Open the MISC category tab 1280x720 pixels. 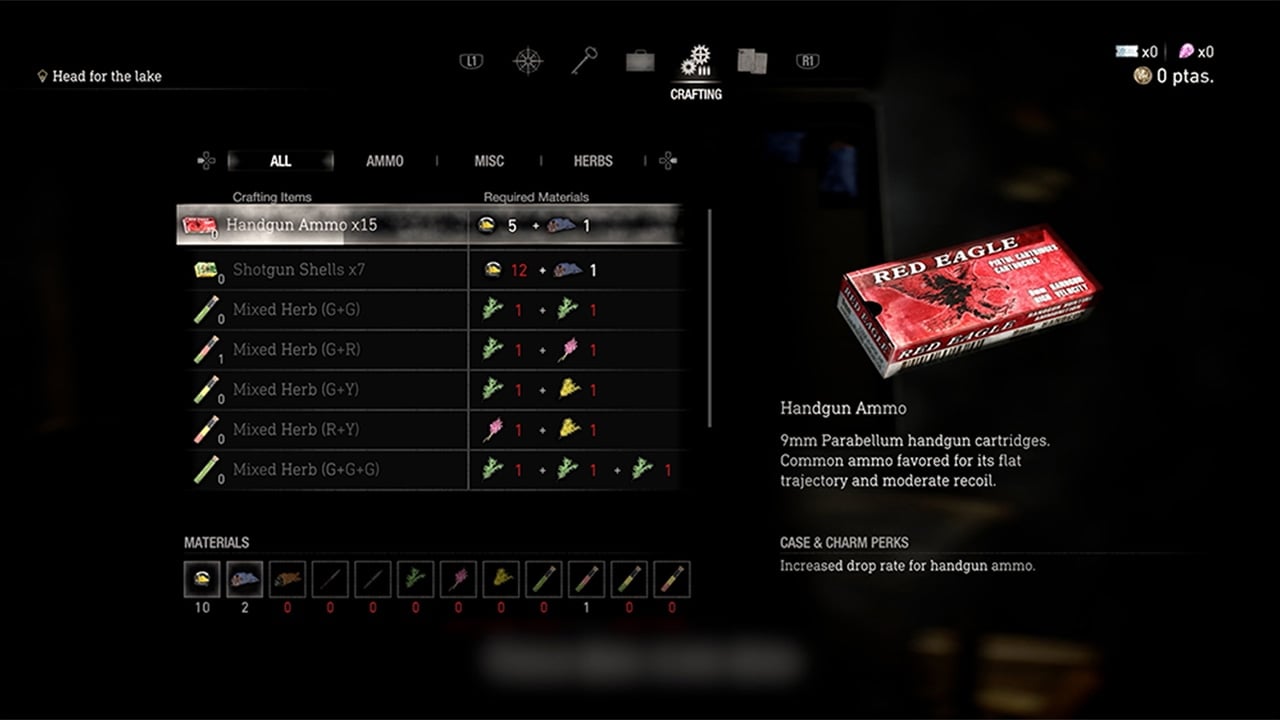pyautogui.click(x=489, y=160)
